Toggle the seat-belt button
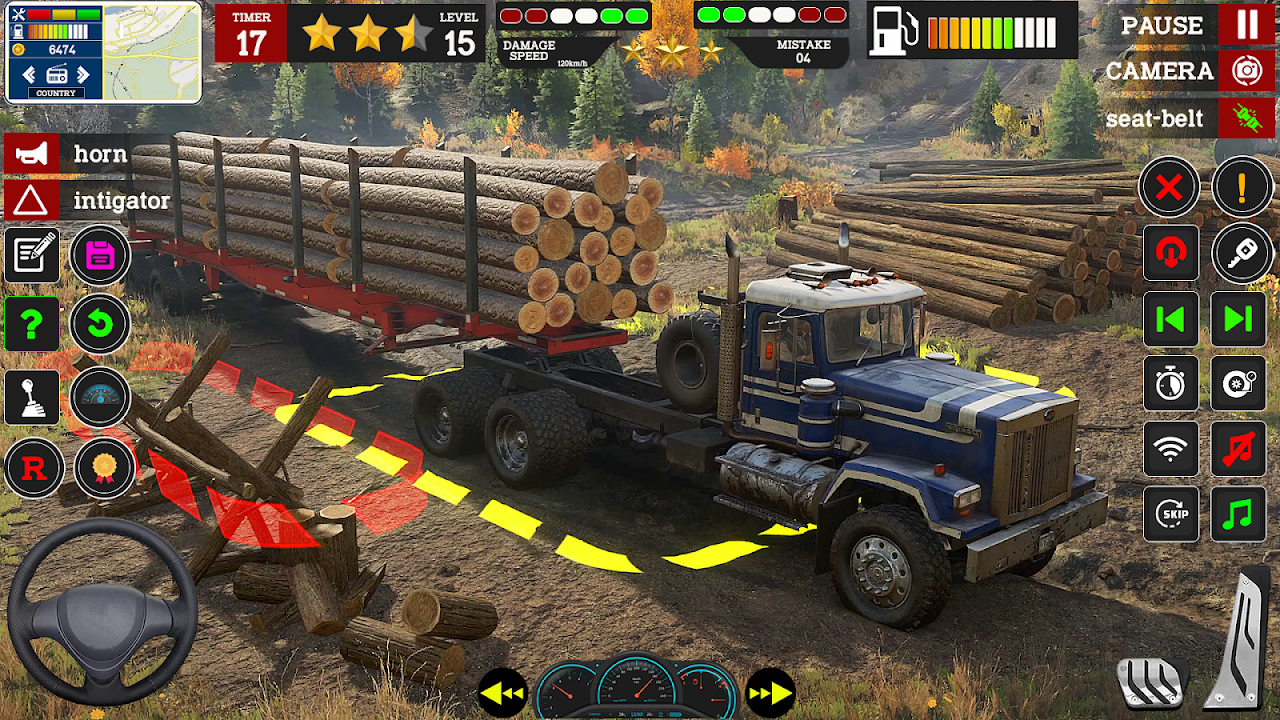1280x720 pixels. coord(1247,118)
